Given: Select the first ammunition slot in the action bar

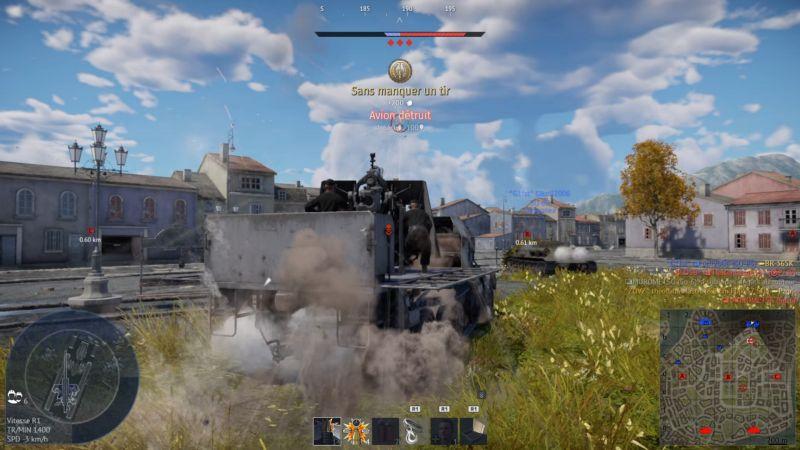Looking at the screenshot, I should 326,431.
